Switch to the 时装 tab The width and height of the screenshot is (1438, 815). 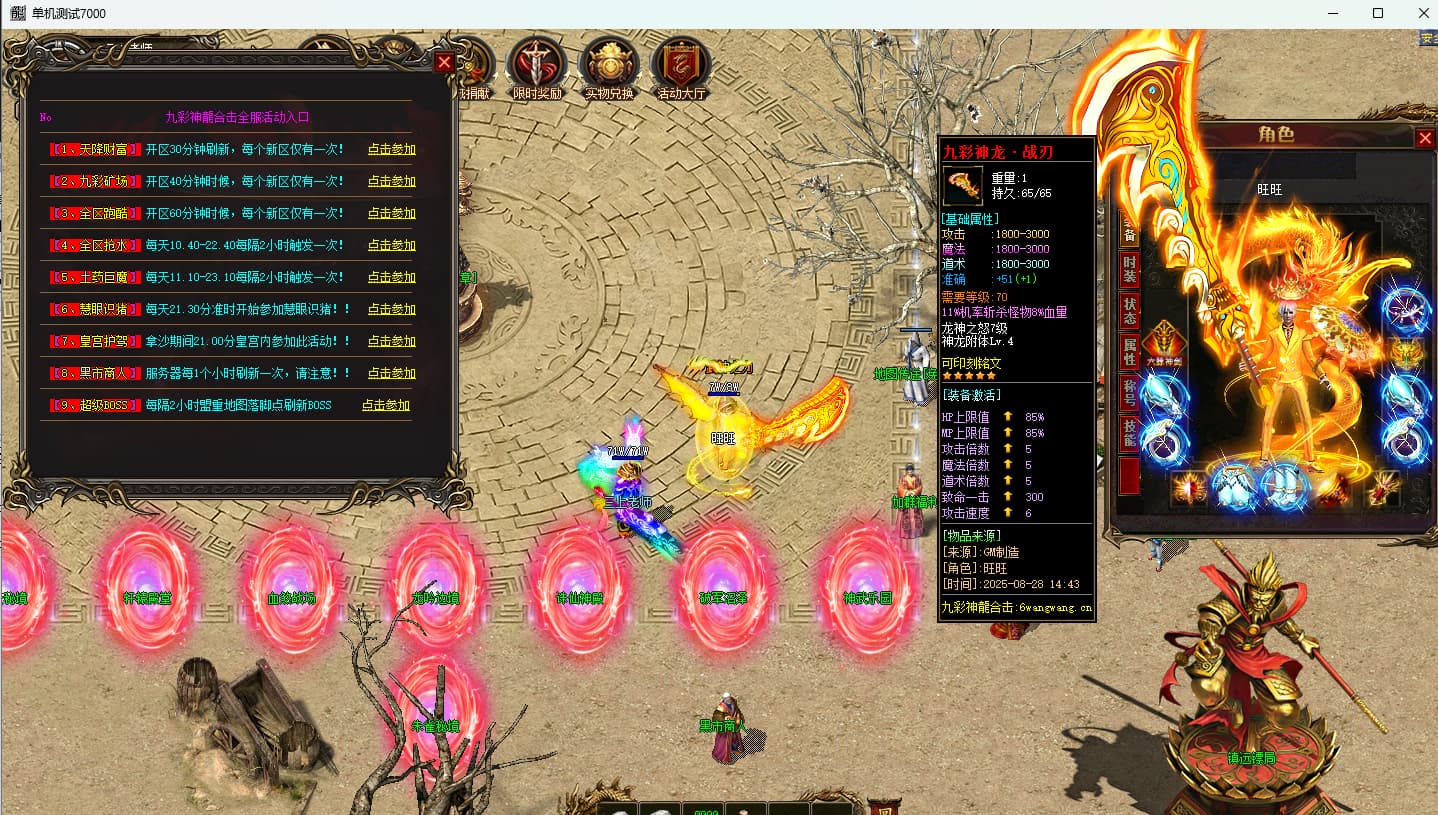(1129, 270)
